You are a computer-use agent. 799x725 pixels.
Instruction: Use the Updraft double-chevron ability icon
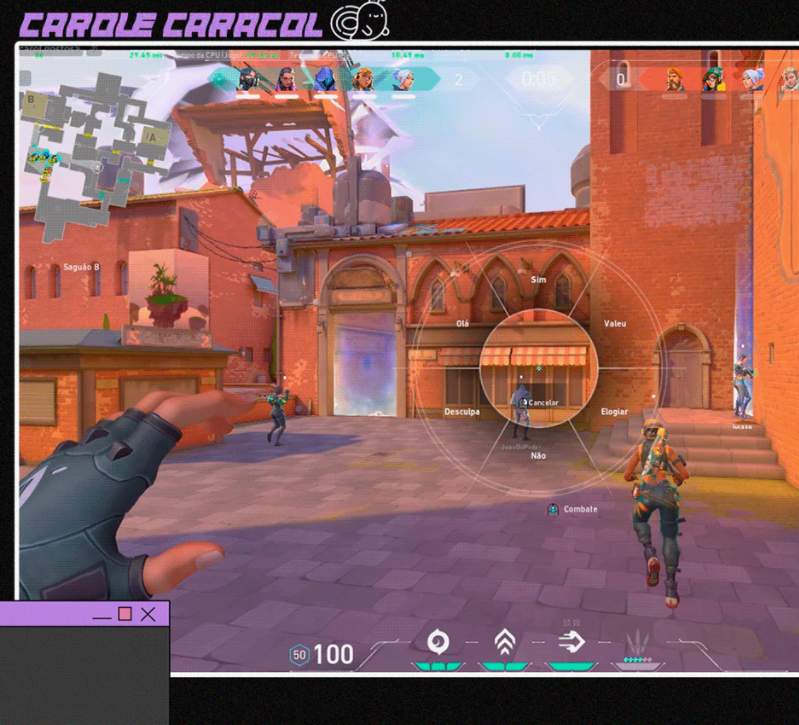pos(505,641)
